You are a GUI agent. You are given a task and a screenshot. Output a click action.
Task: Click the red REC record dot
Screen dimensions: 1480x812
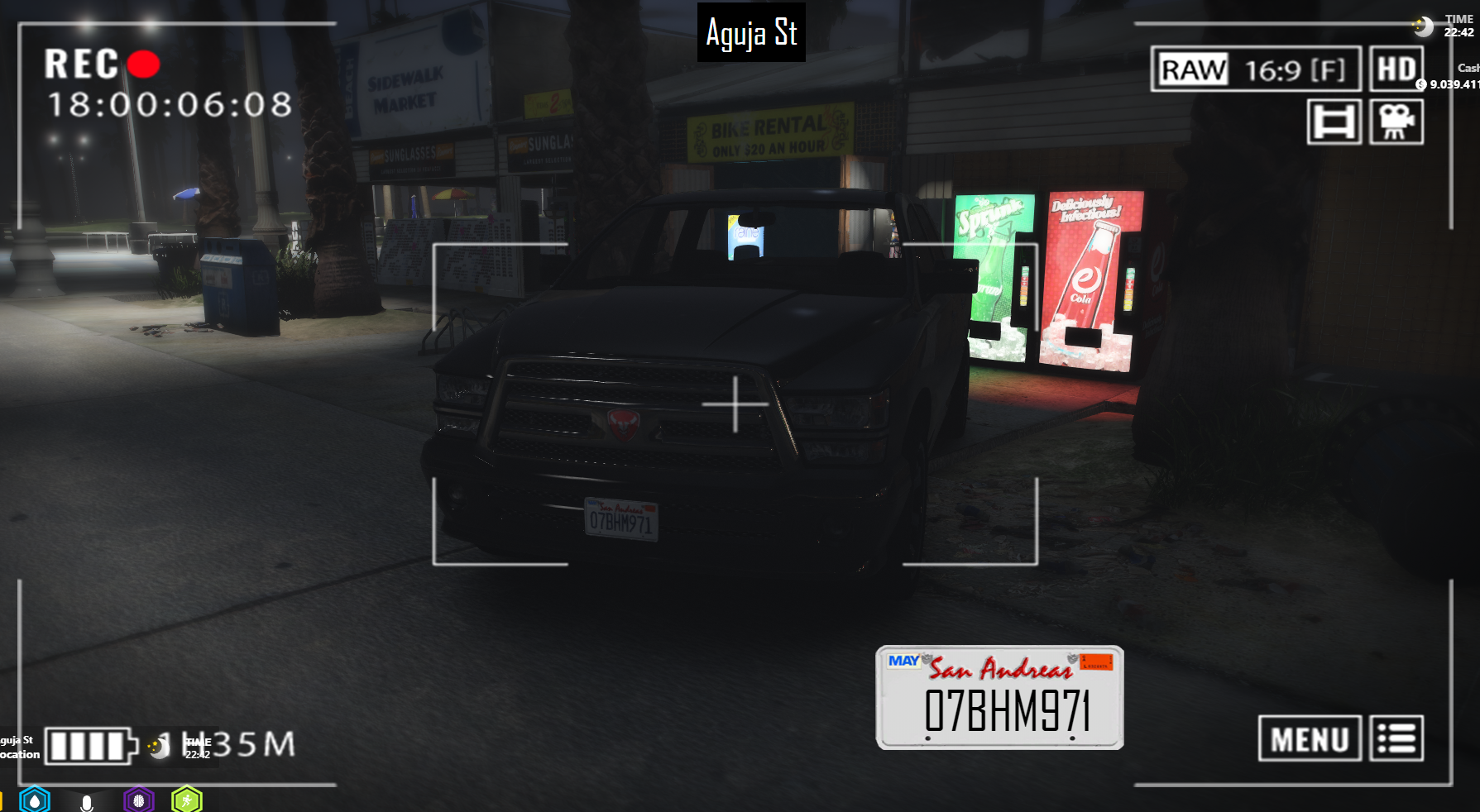point(144,64)
